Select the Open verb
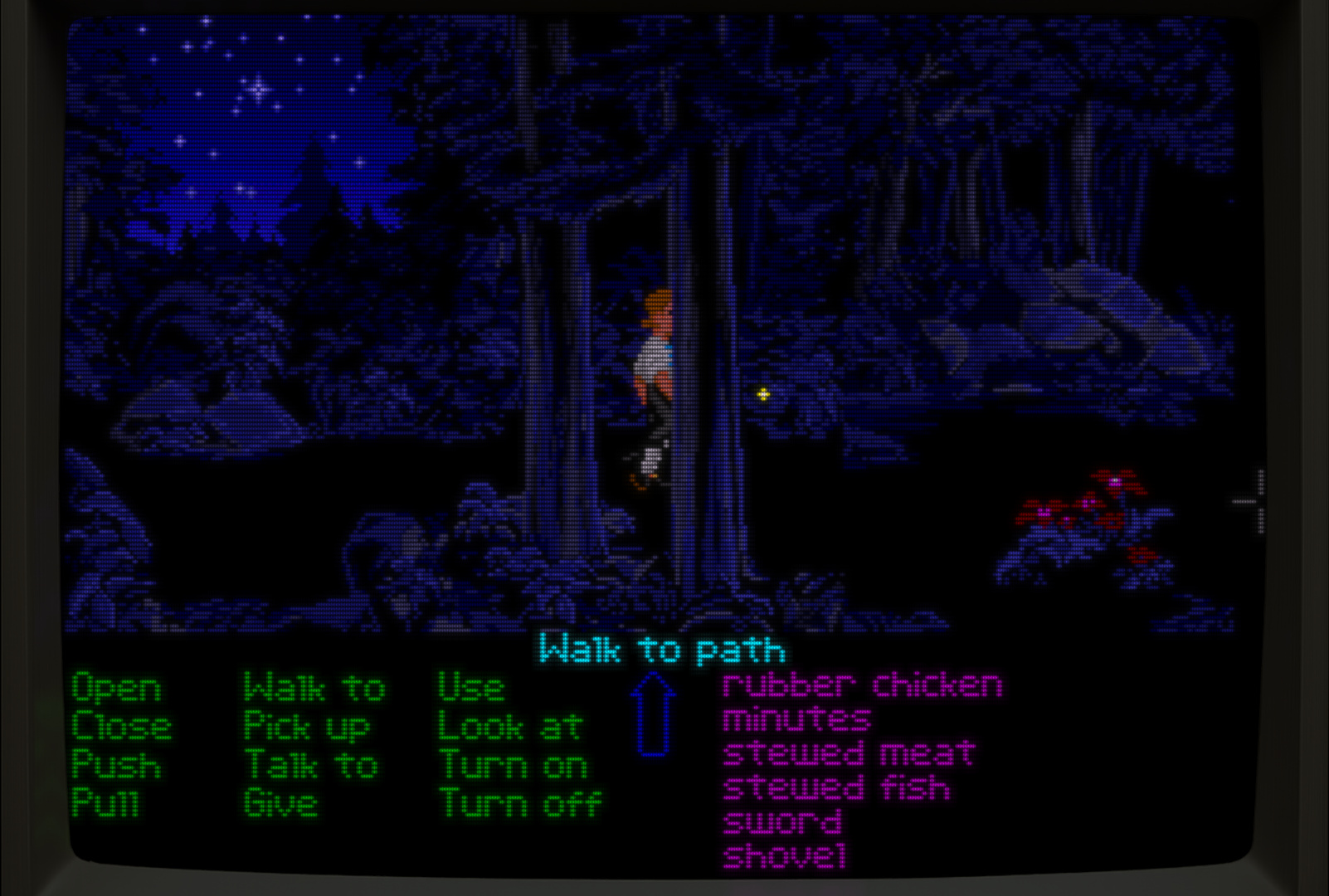 click(116, 689)
